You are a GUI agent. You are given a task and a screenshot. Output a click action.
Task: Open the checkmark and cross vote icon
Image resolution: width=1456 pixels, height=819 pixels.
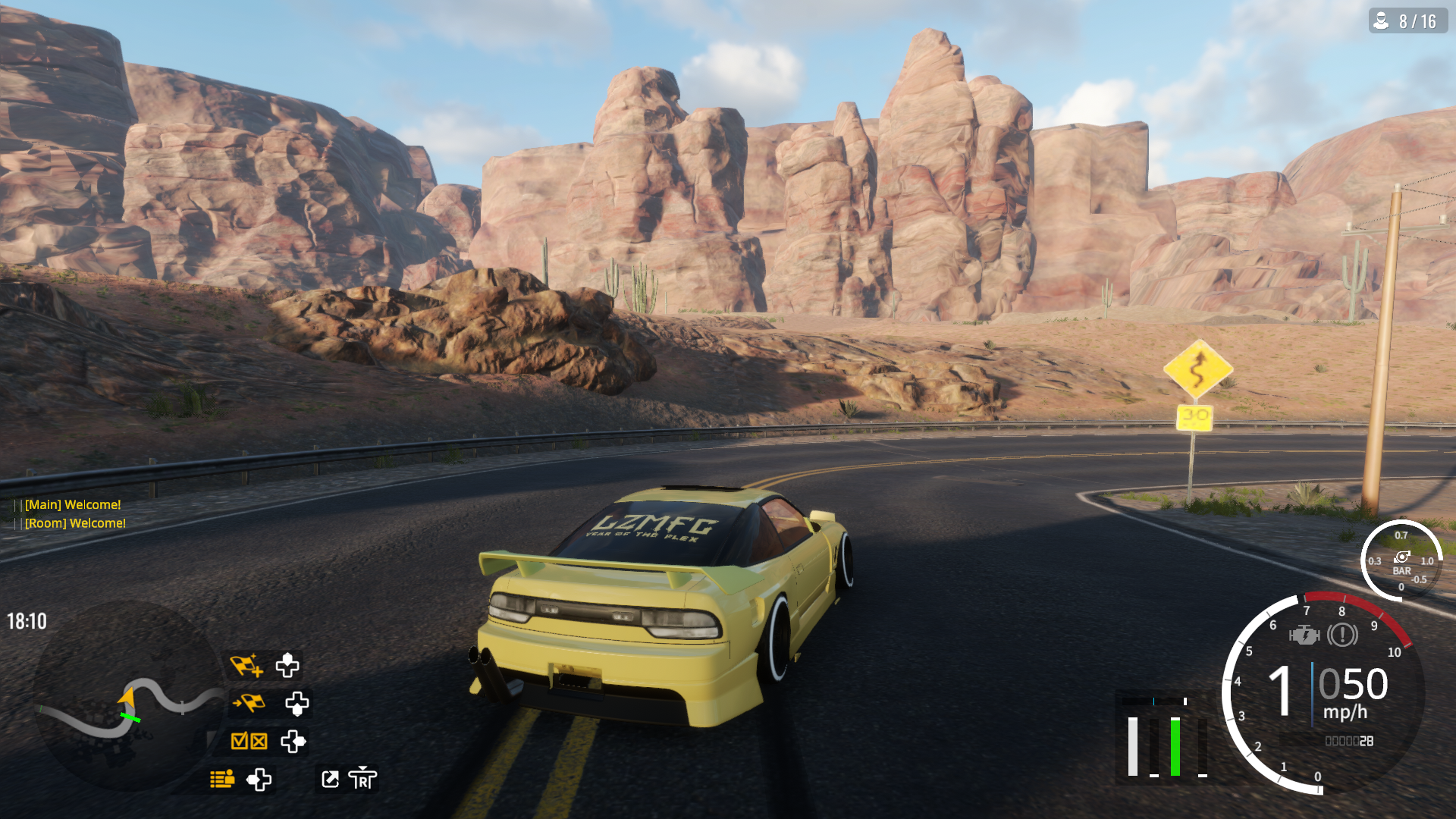(x=249, y=741)
